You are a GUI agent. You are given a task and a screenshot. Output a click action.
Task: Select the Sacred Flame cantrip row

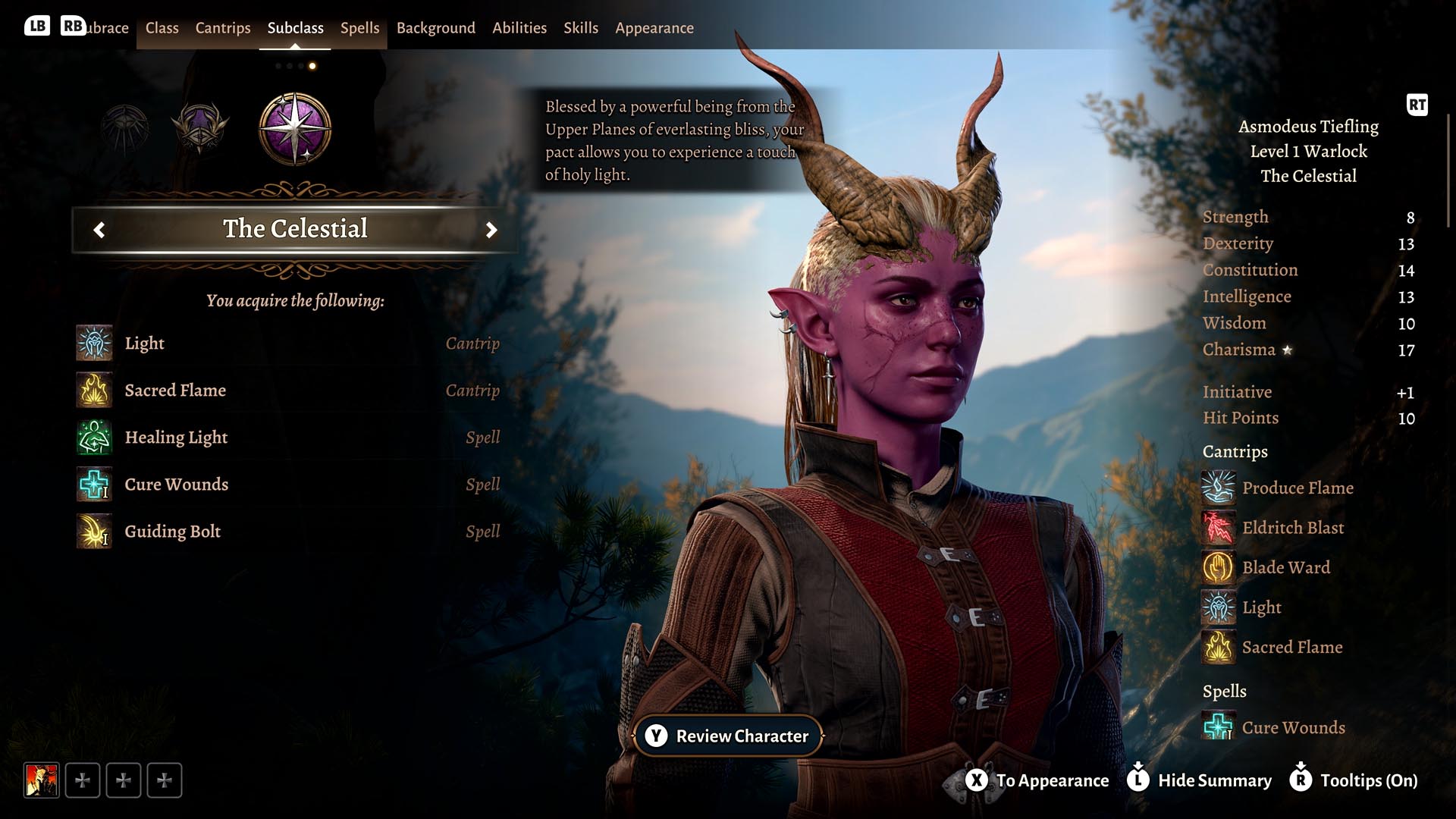click(x=288, y=391)
